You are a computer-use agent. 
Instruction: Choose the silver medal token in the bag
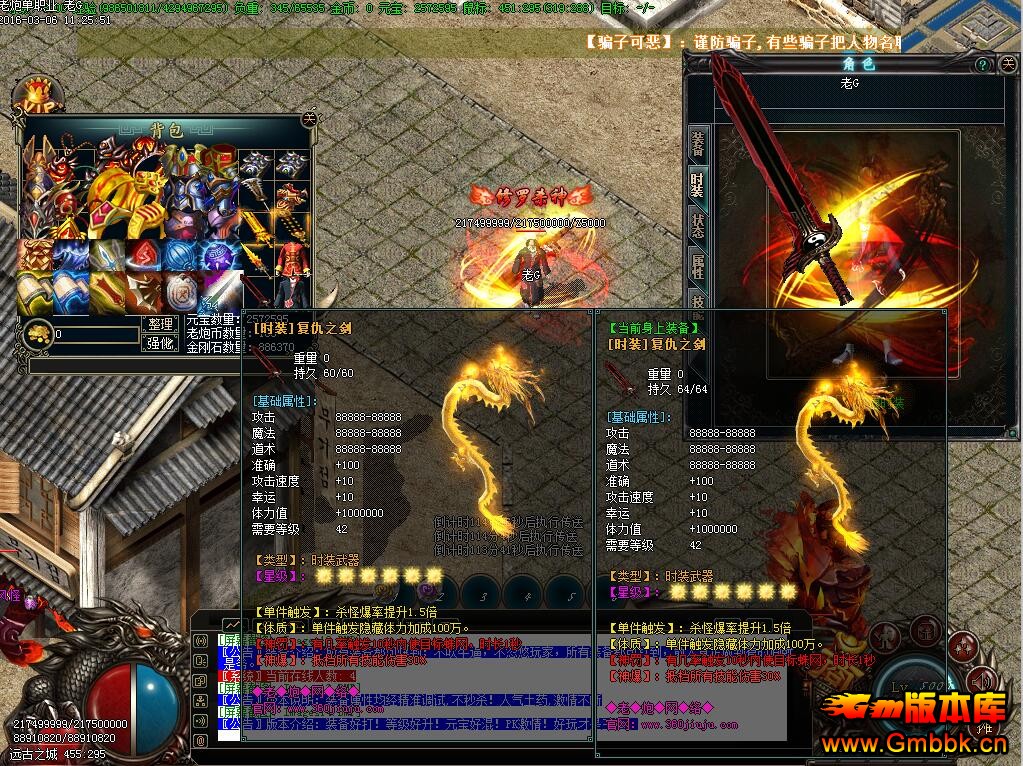pos(181,291)
